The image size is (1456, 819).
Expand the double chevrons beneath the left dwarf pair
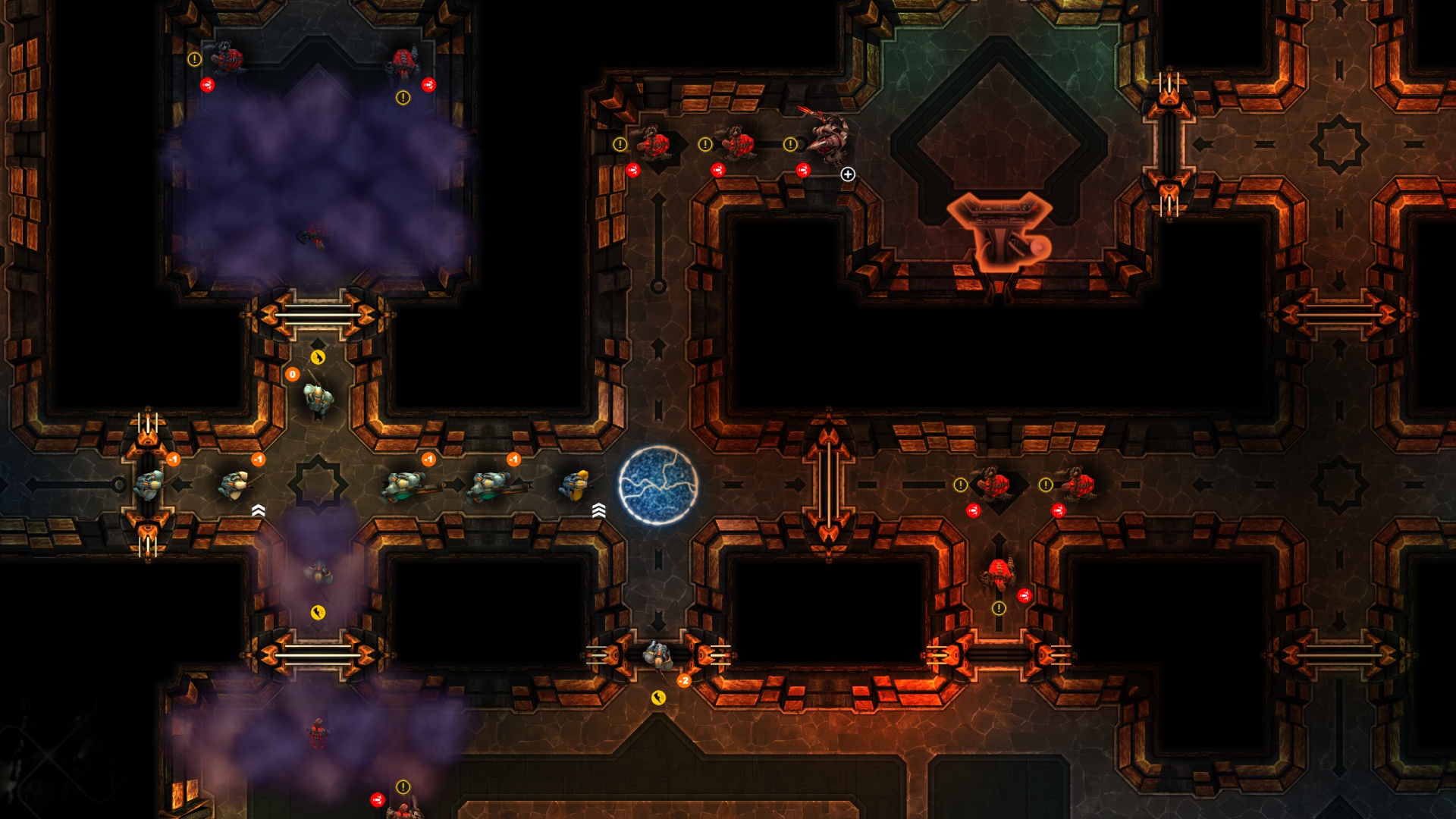point(257,510)
